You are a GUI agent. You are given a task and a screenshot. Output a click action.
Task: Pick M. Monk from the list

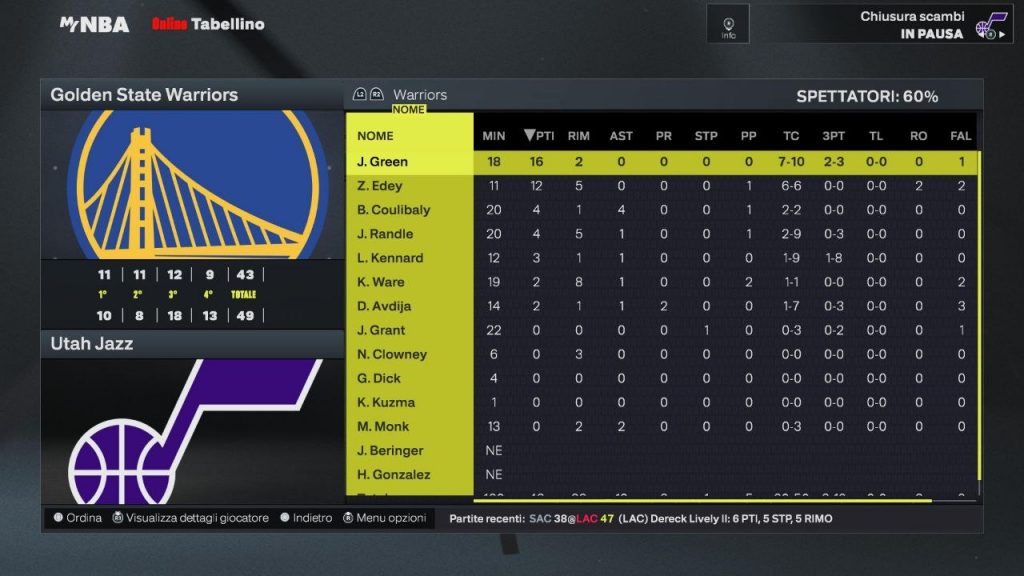point(381,426)
